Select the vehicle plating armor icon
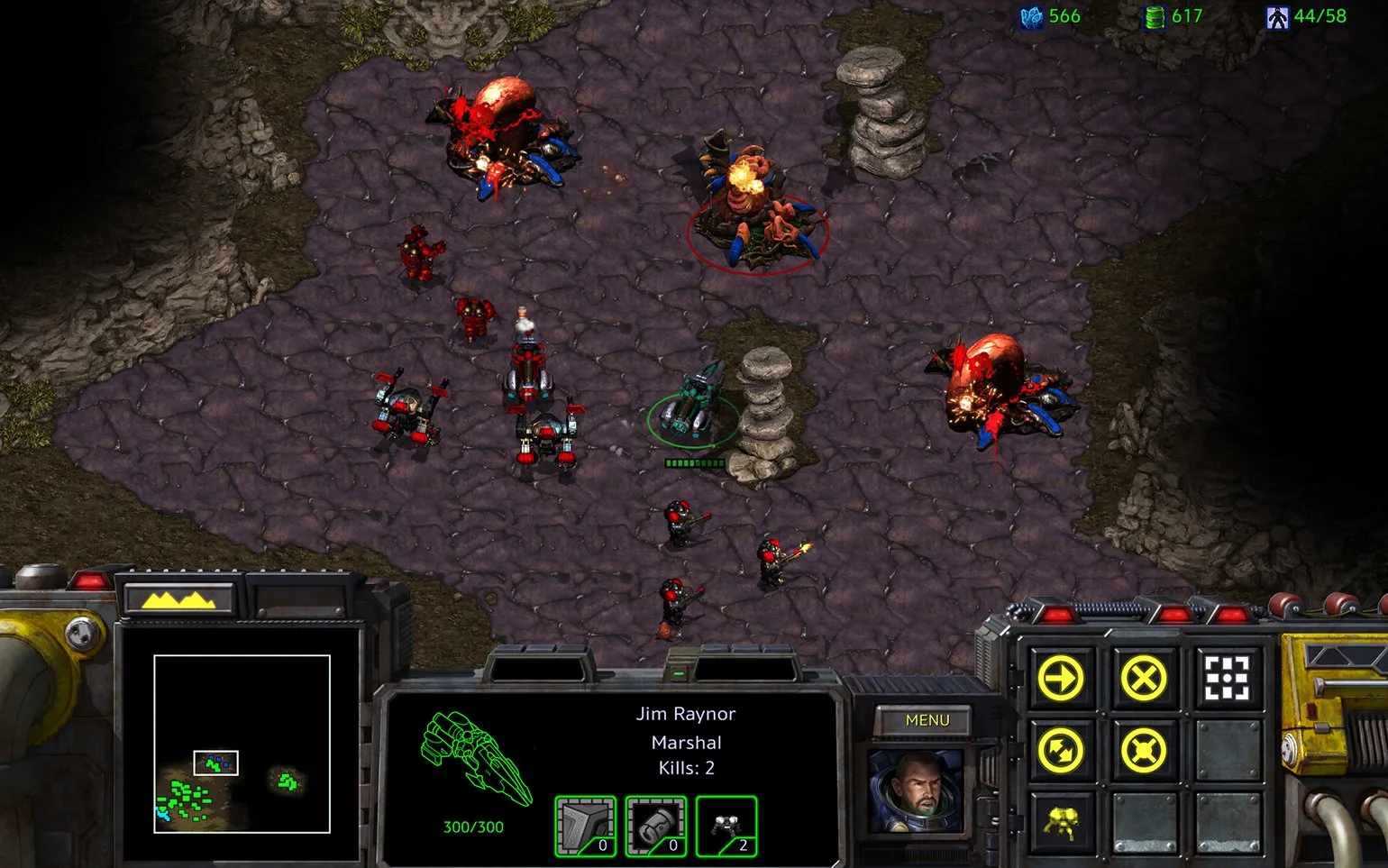 tap(585, 826)
